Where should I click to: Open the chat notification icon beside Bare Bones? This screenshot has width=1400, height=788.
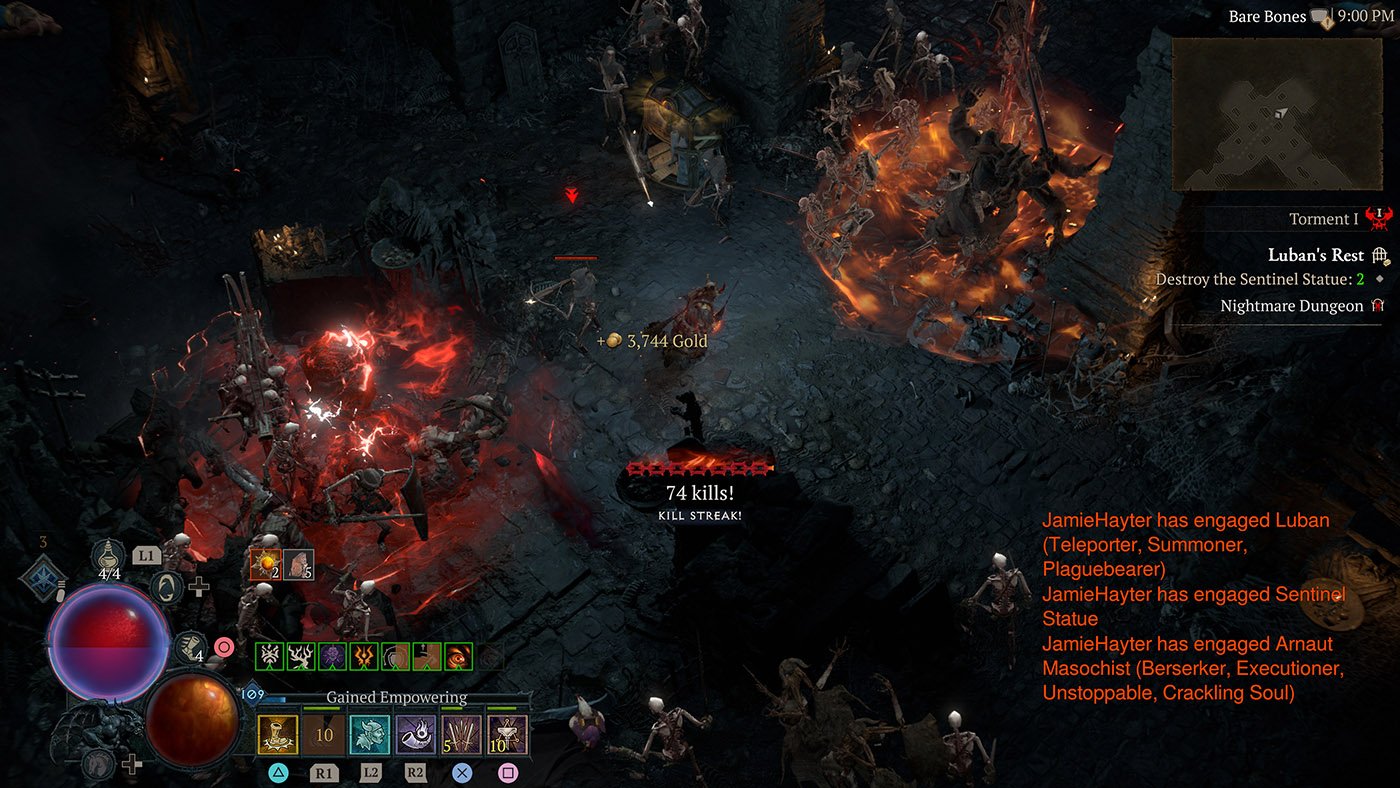click(x=1322, y=17)
